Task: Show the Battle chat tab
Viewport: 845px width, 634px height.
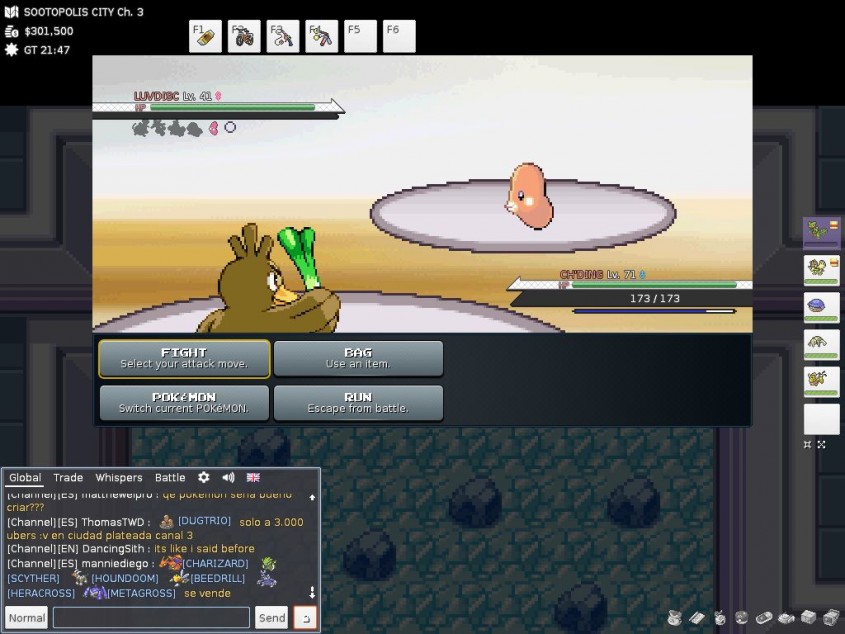Action: pos(170,478)
